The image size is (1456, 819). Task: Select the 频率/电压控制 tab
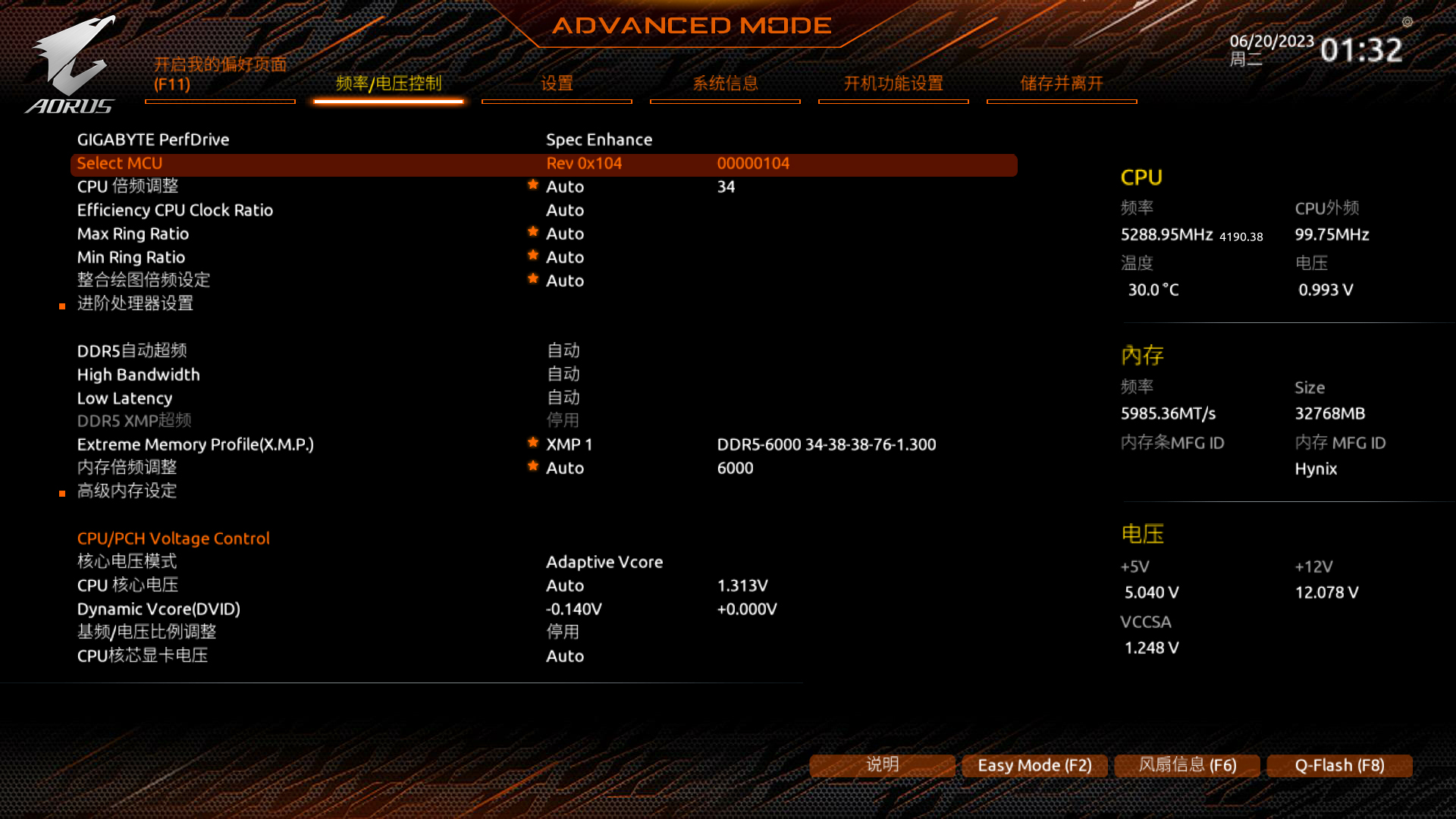(x=388, y=83)
